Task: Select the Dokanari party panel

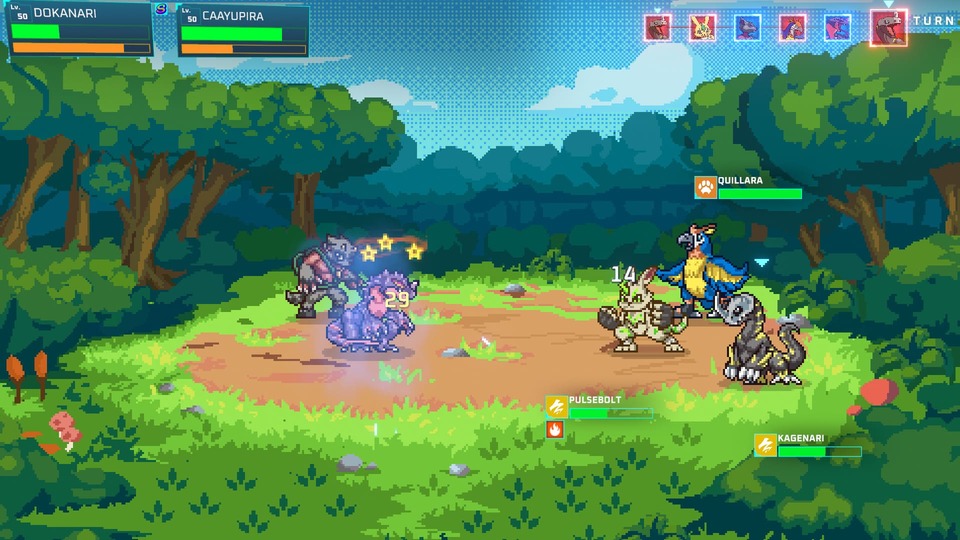Action: tap(80, 28)
